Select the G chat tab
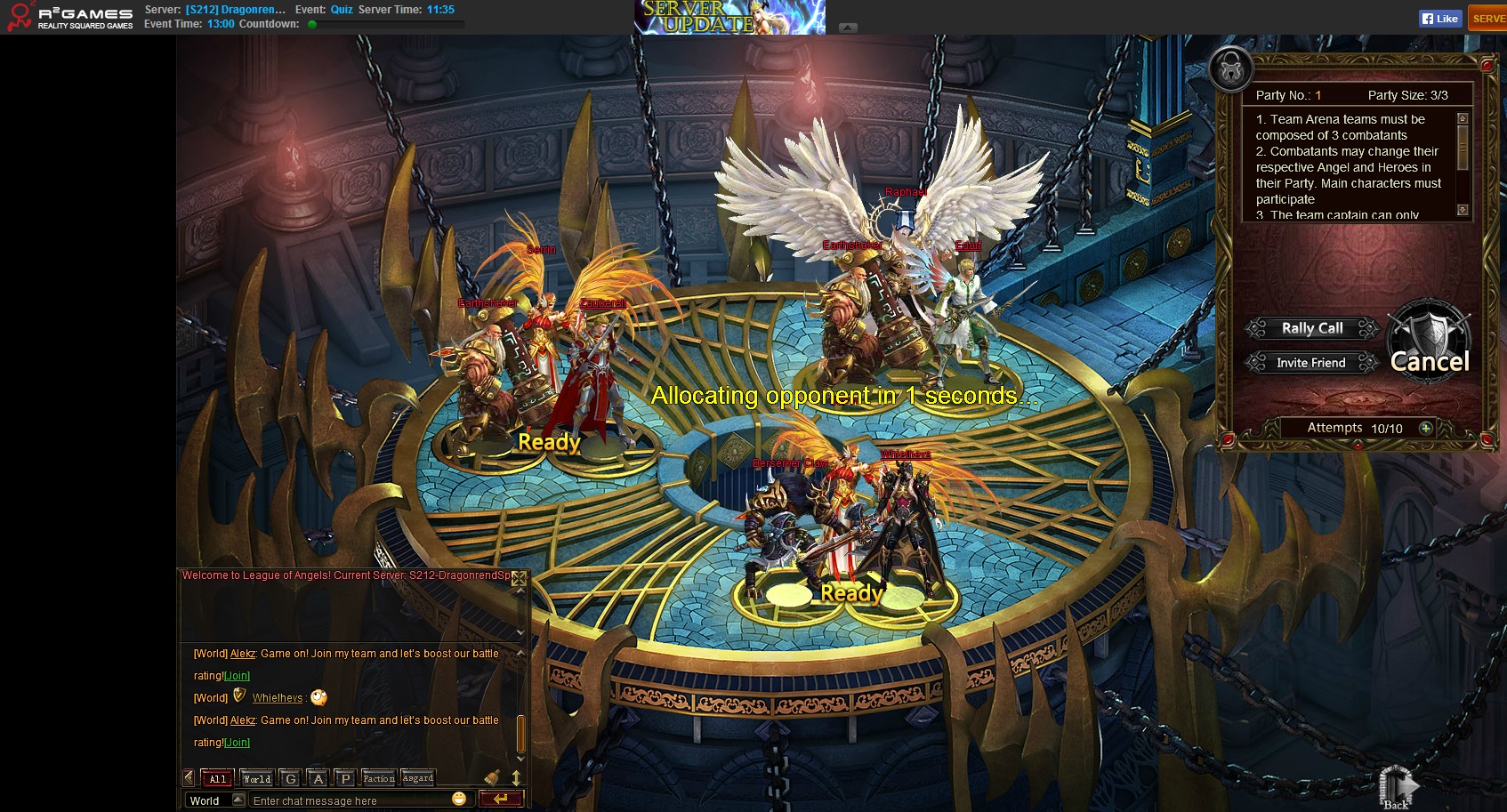This screenshot has height=812, width=1507. [x=290, y=778]
